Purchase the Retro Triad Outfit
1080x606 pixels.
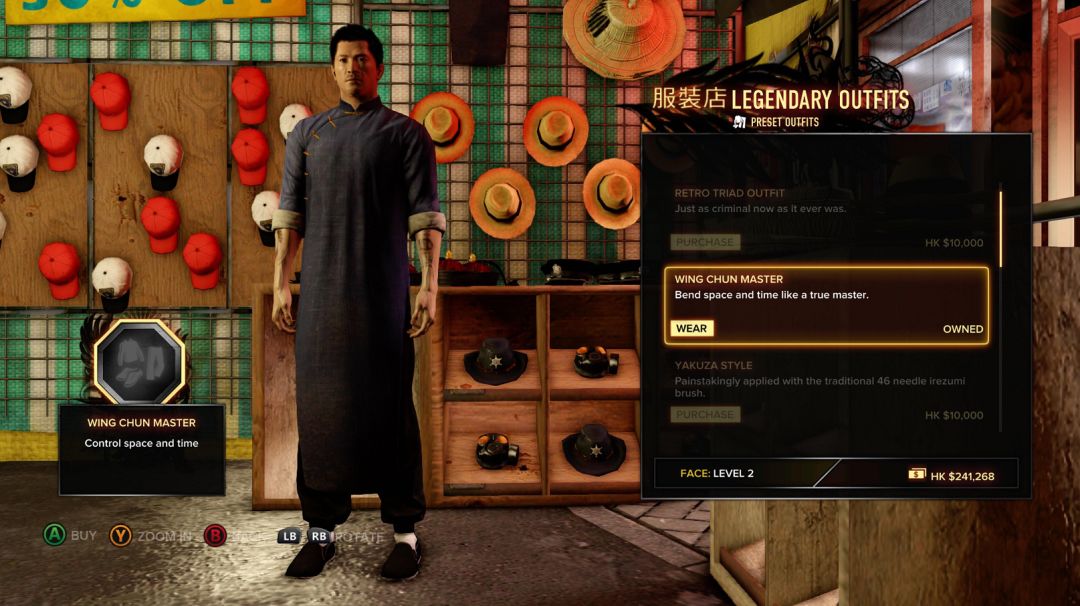click(705, 242)
